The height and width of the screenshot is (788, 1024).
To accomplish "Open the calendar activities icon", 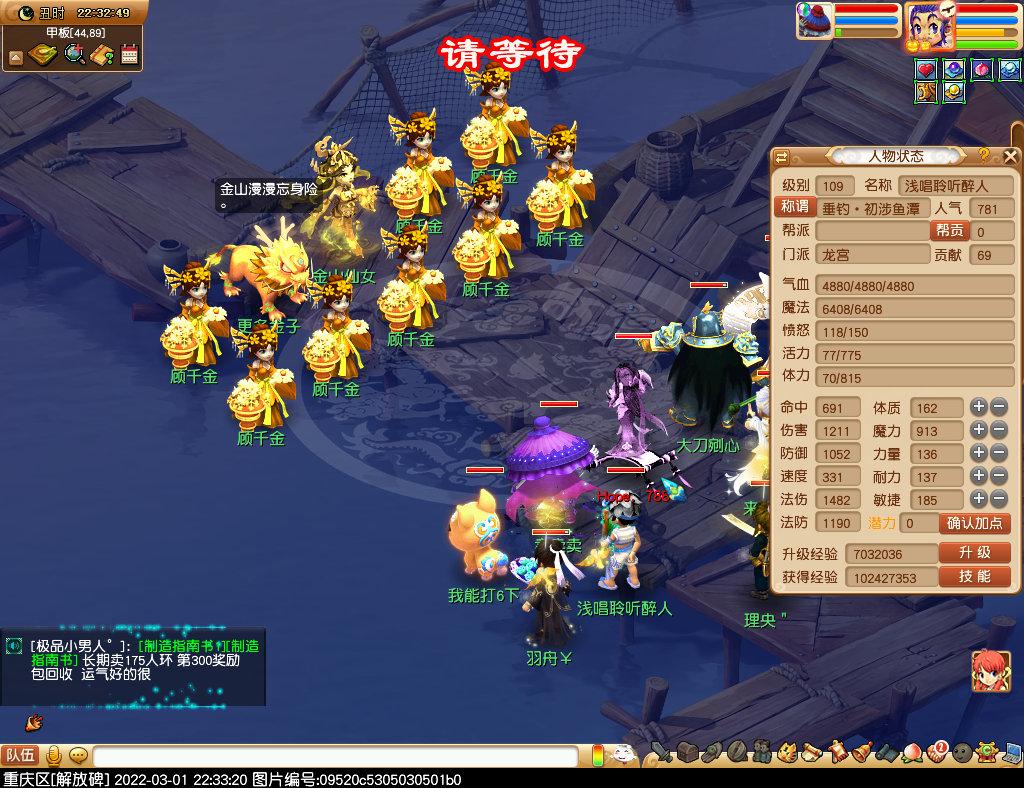I will point(129,55).
